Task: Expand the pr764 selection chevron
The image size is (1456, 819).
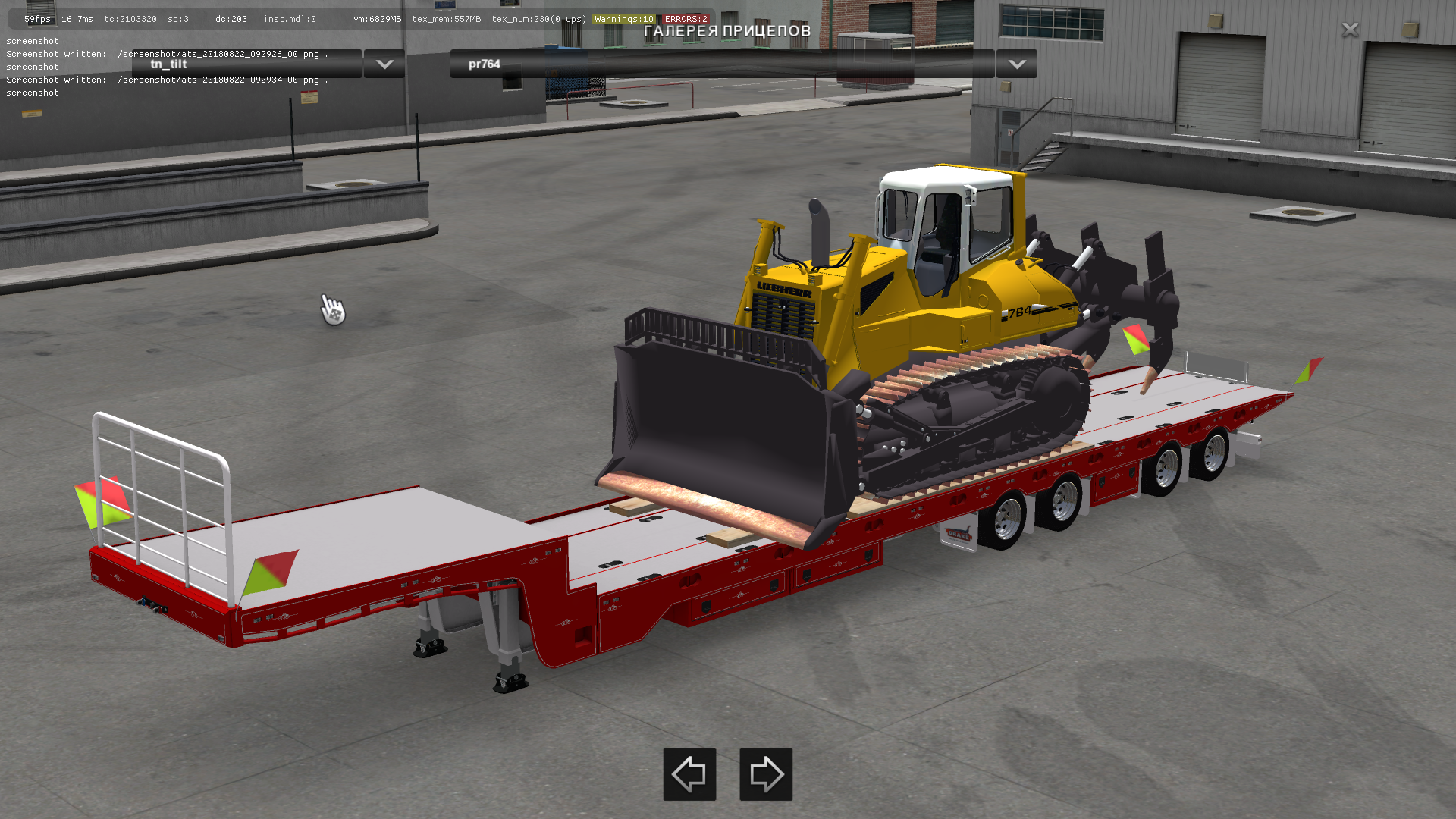Action: point(1016,64)
